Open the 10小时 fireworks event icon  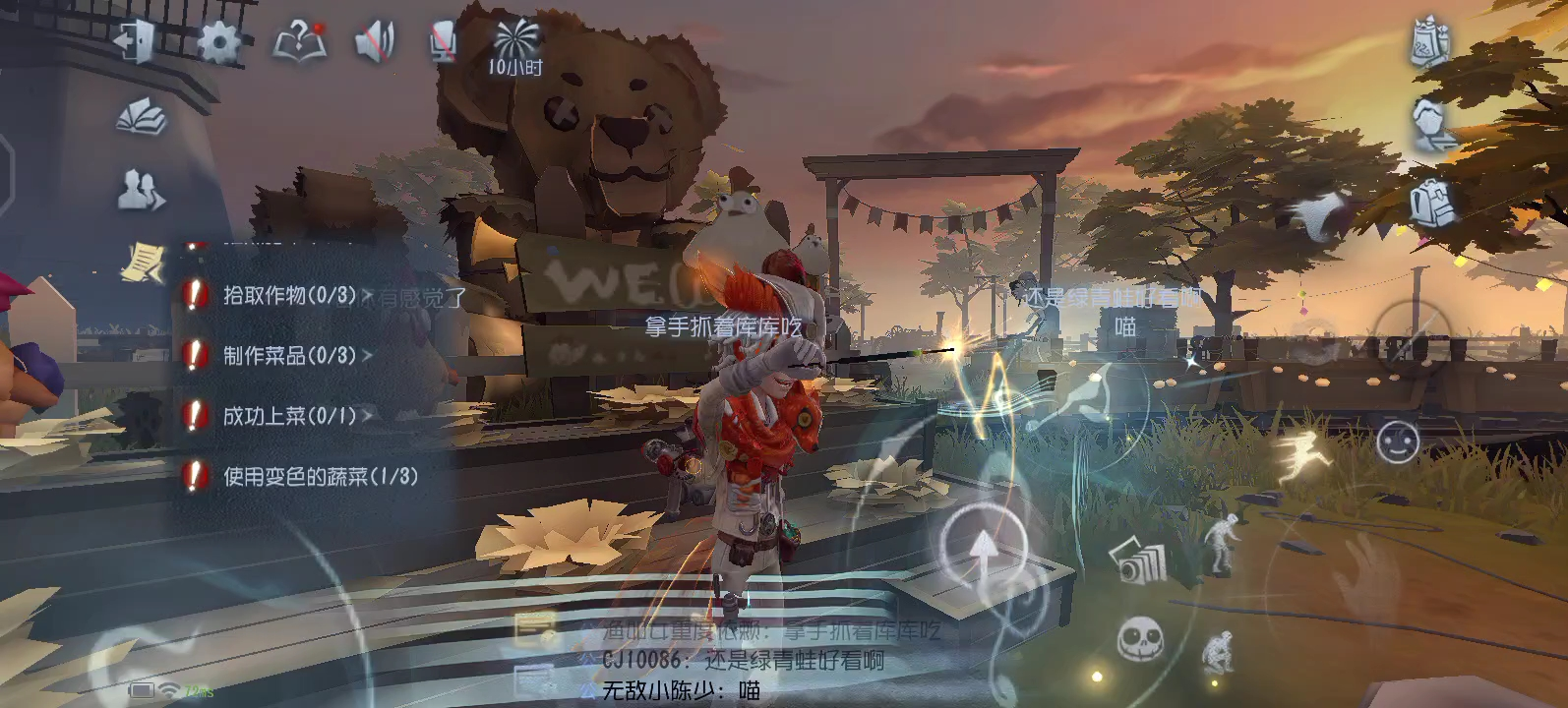tap(516, 41)
